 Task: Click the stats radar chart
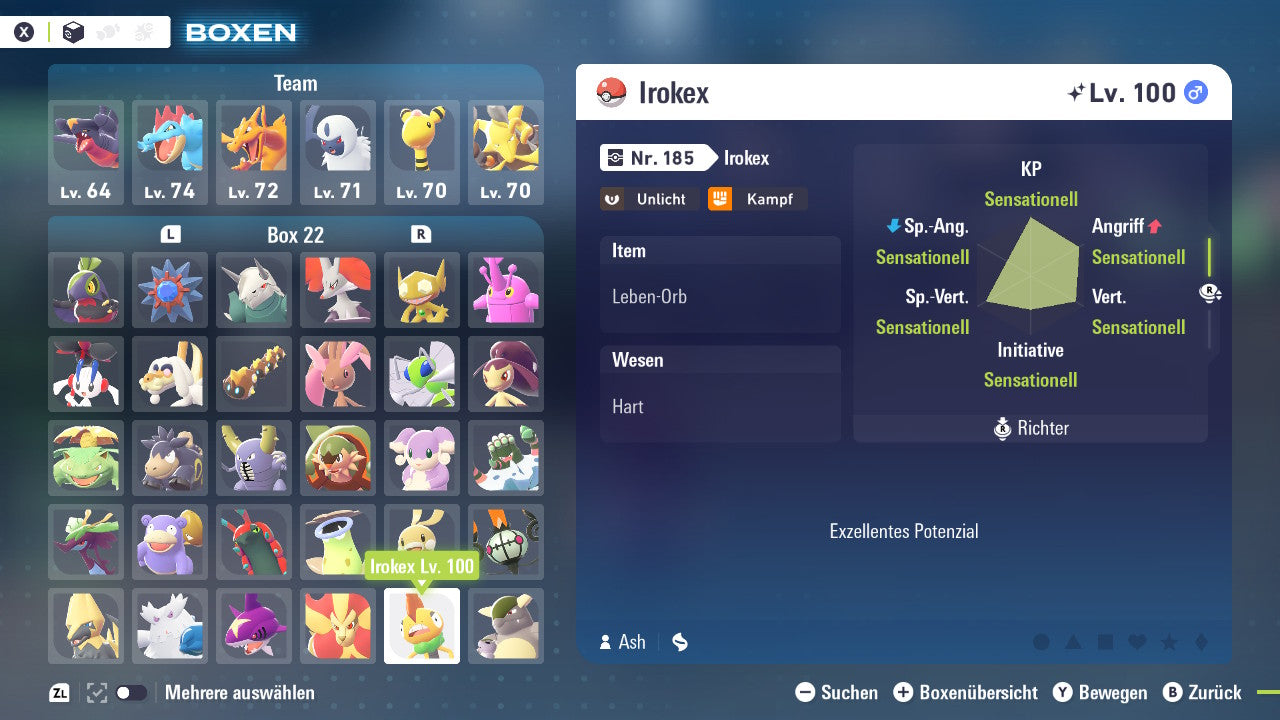pyautogui.click(x=1030, y=275)
